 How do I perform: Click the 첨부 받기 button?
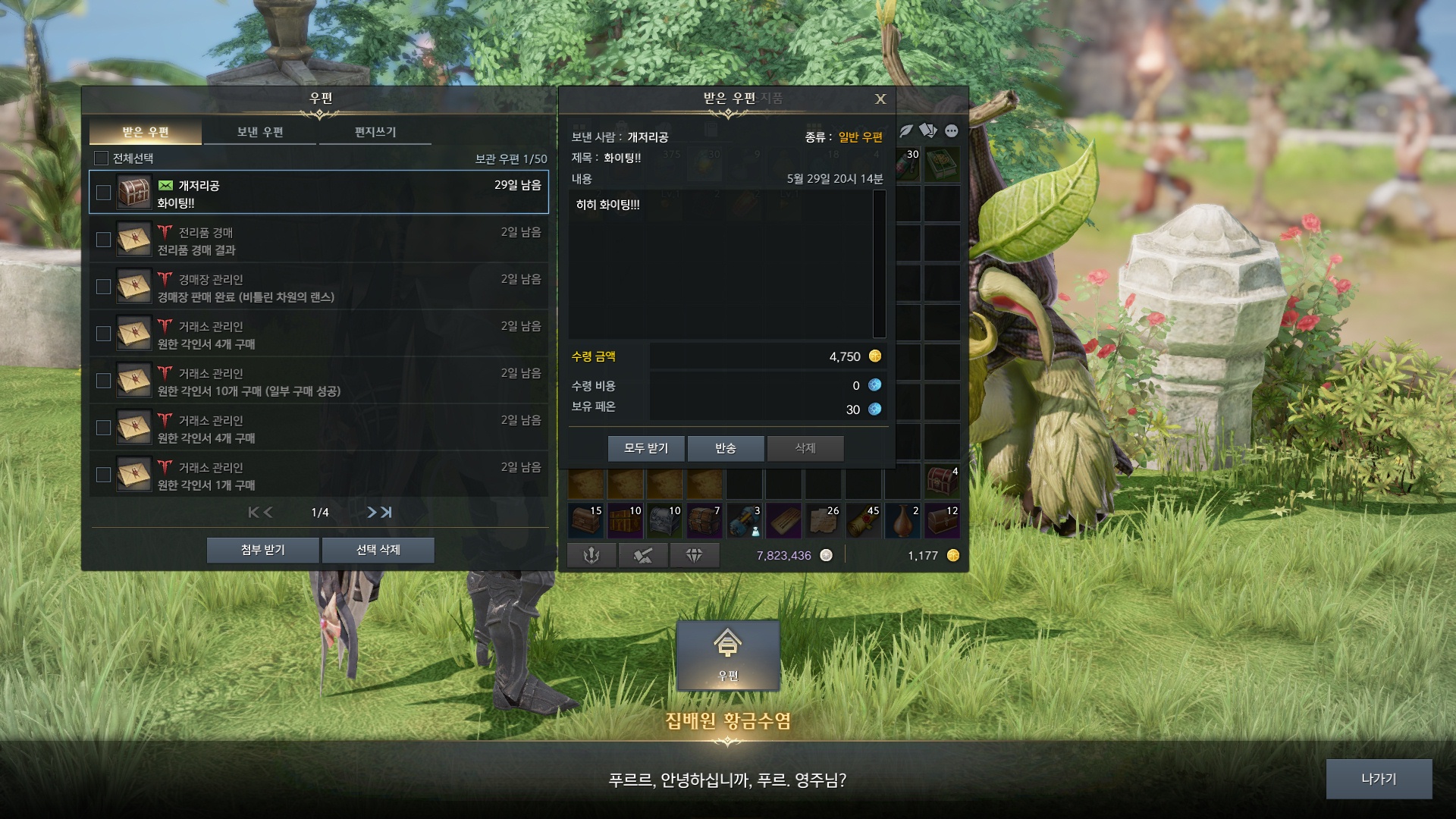click(x=262, y=550)
